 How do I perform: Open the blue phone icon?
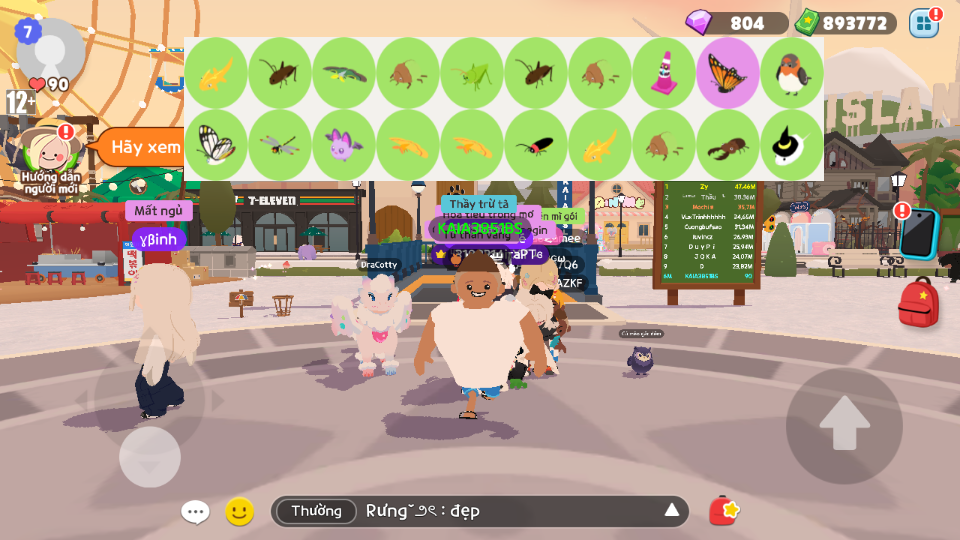click(919, 232)
